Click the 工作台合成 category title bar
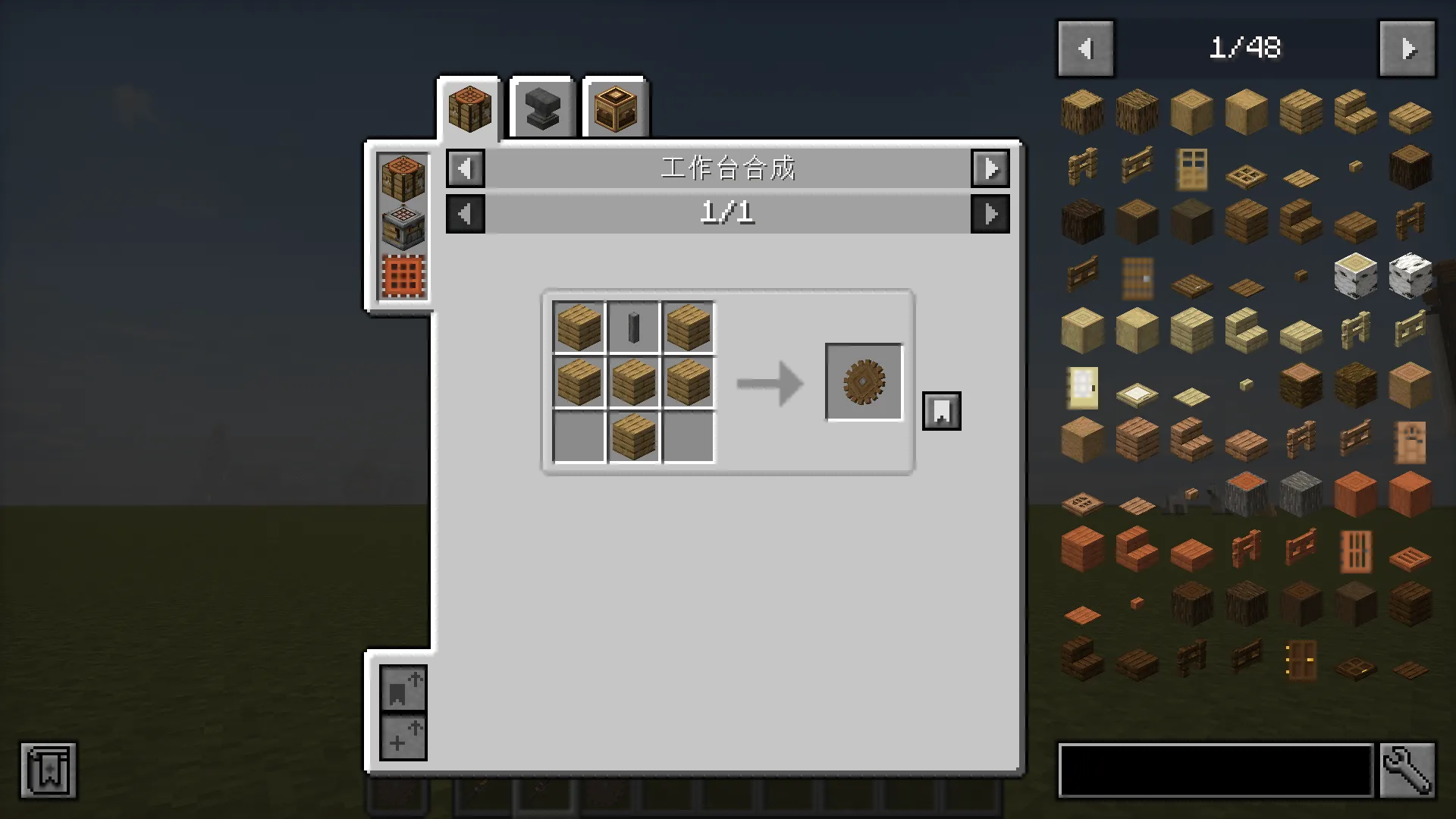Image resolution: width=1456 pixels, height=819 pixels. click(728, 168)
